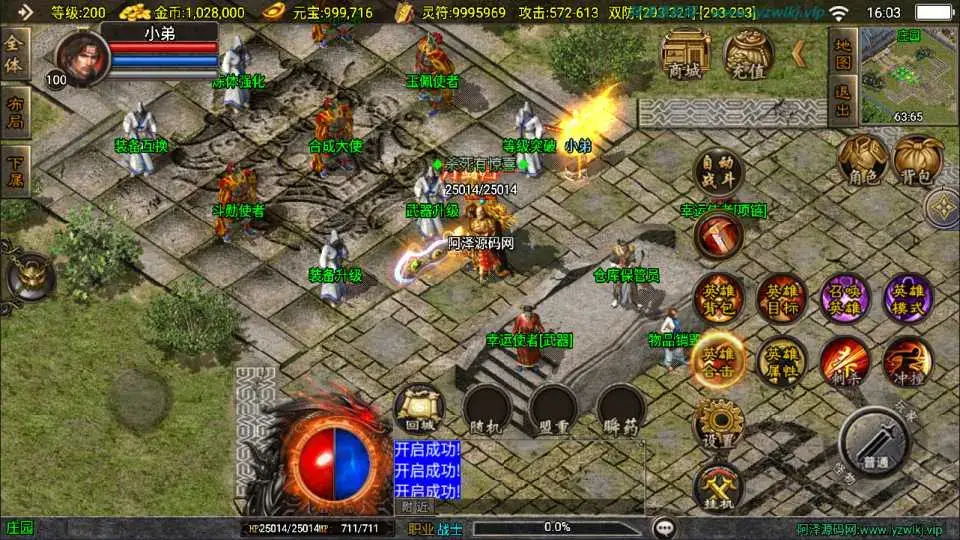
Task: Open the 英雄背包 hero bag
Action: pyautogui.click(x=718, y=298)
